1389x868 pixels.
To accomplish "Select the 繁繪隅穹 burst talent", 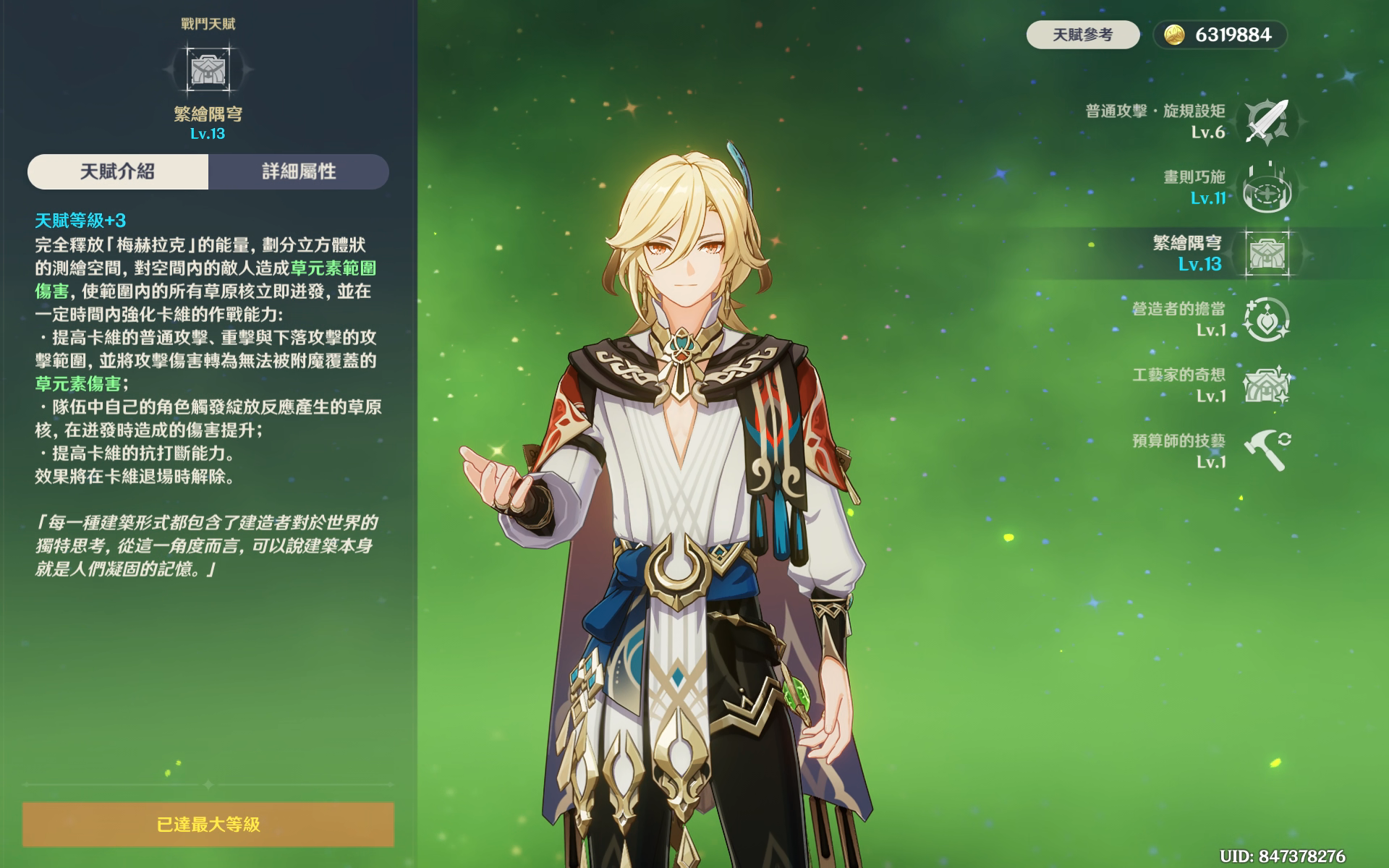I will pyautogui.click(x=1267, y=253).
